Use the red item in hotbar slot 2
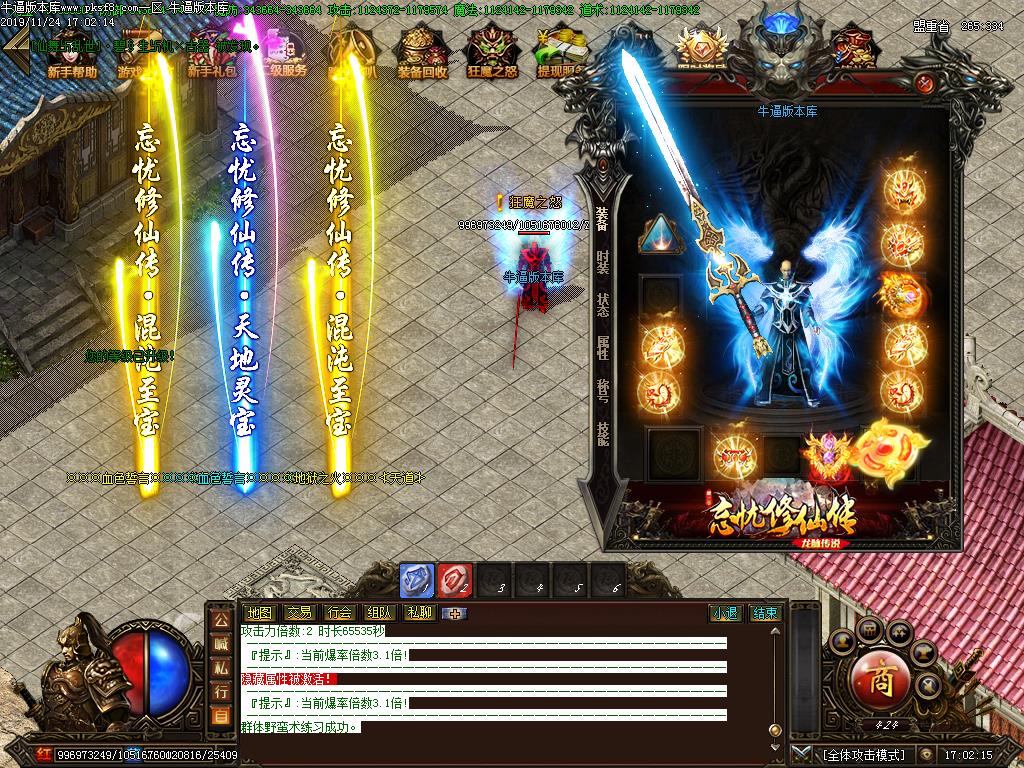The width and height of the screenshot is (1024, 768). pos(455,581)
